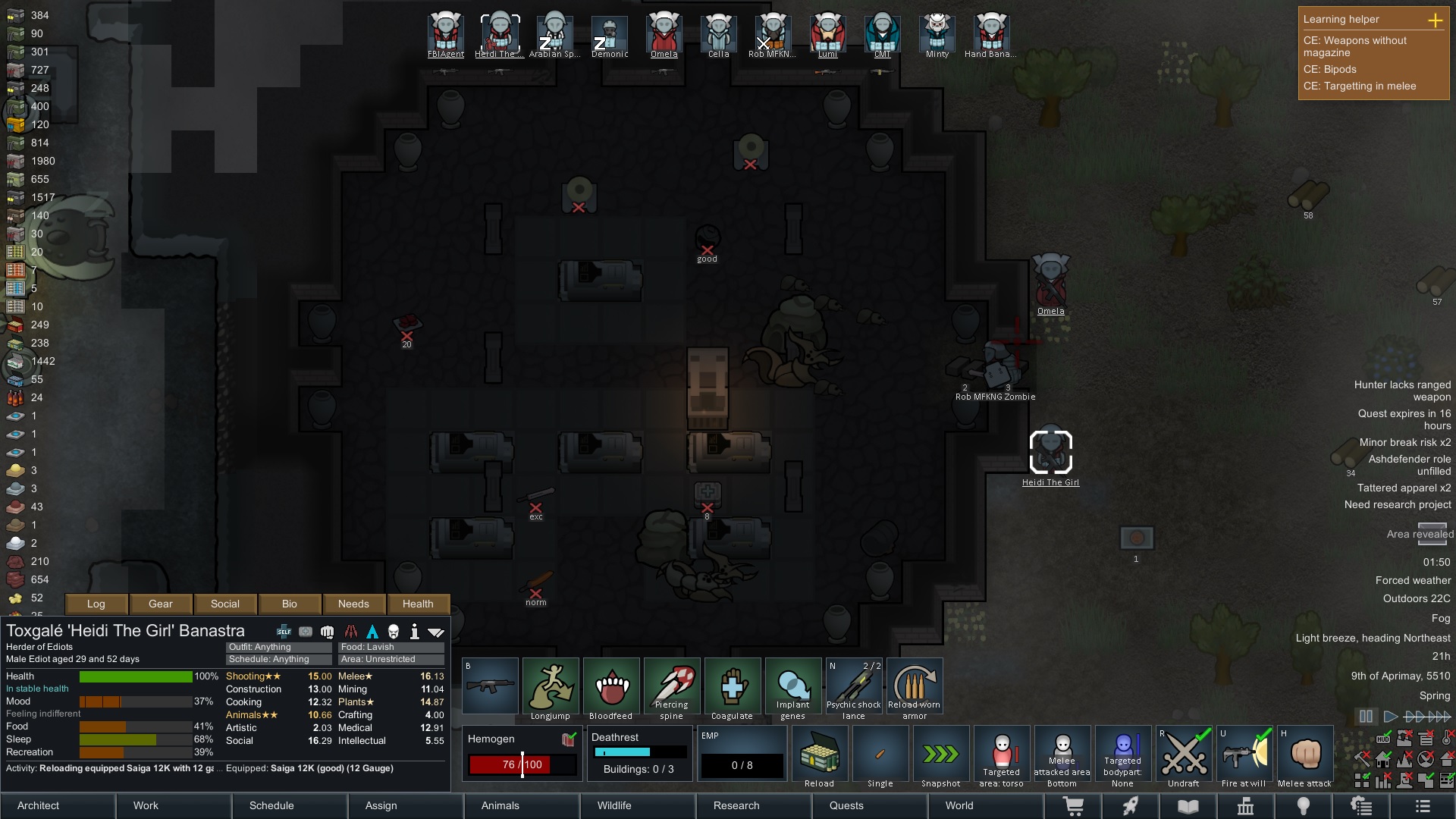Pause the game speed
Viewport: 1456px width, 819px height.
(1366, 716)
